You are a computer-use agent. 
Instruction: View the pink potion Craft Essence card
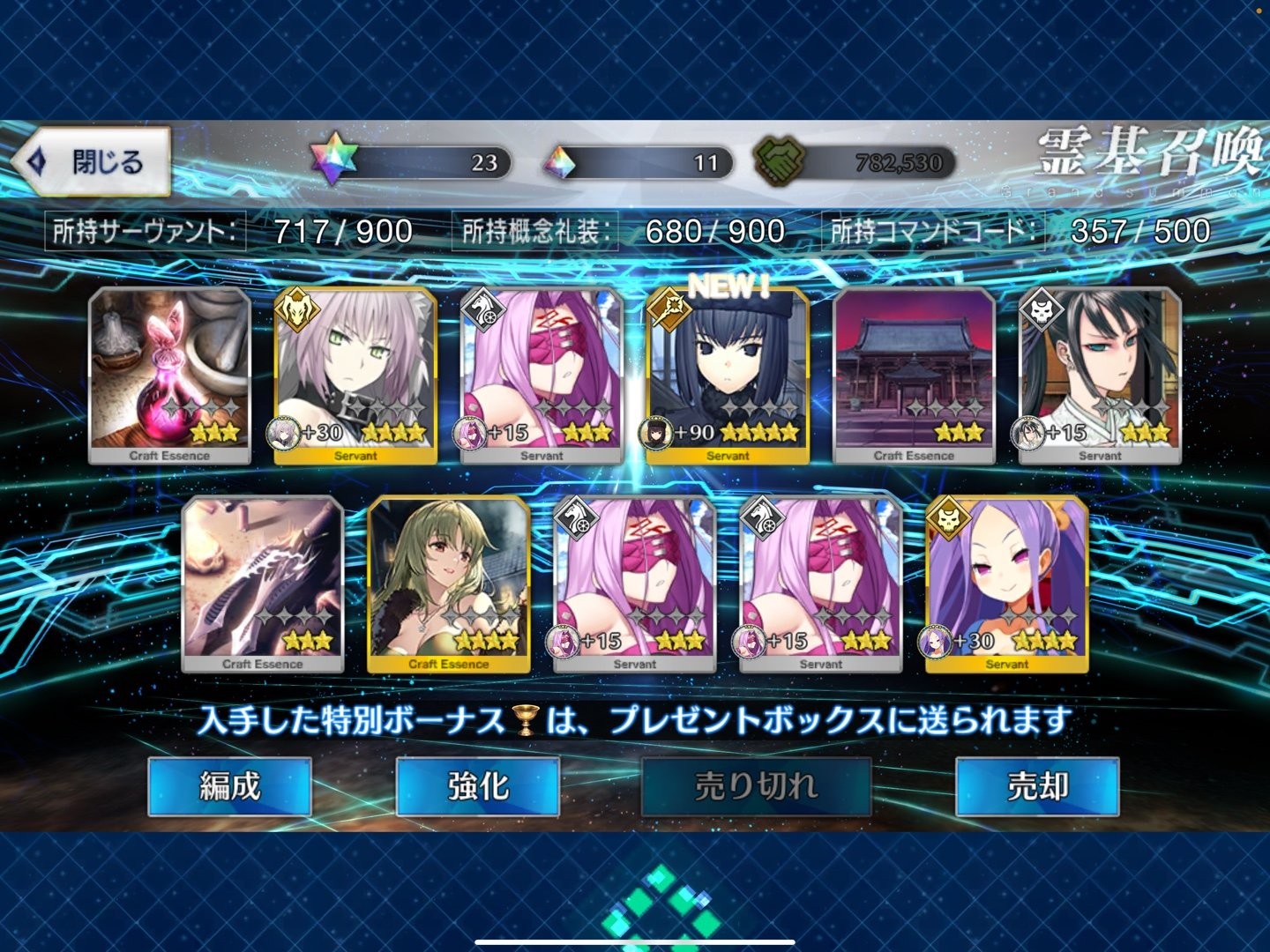169,375
